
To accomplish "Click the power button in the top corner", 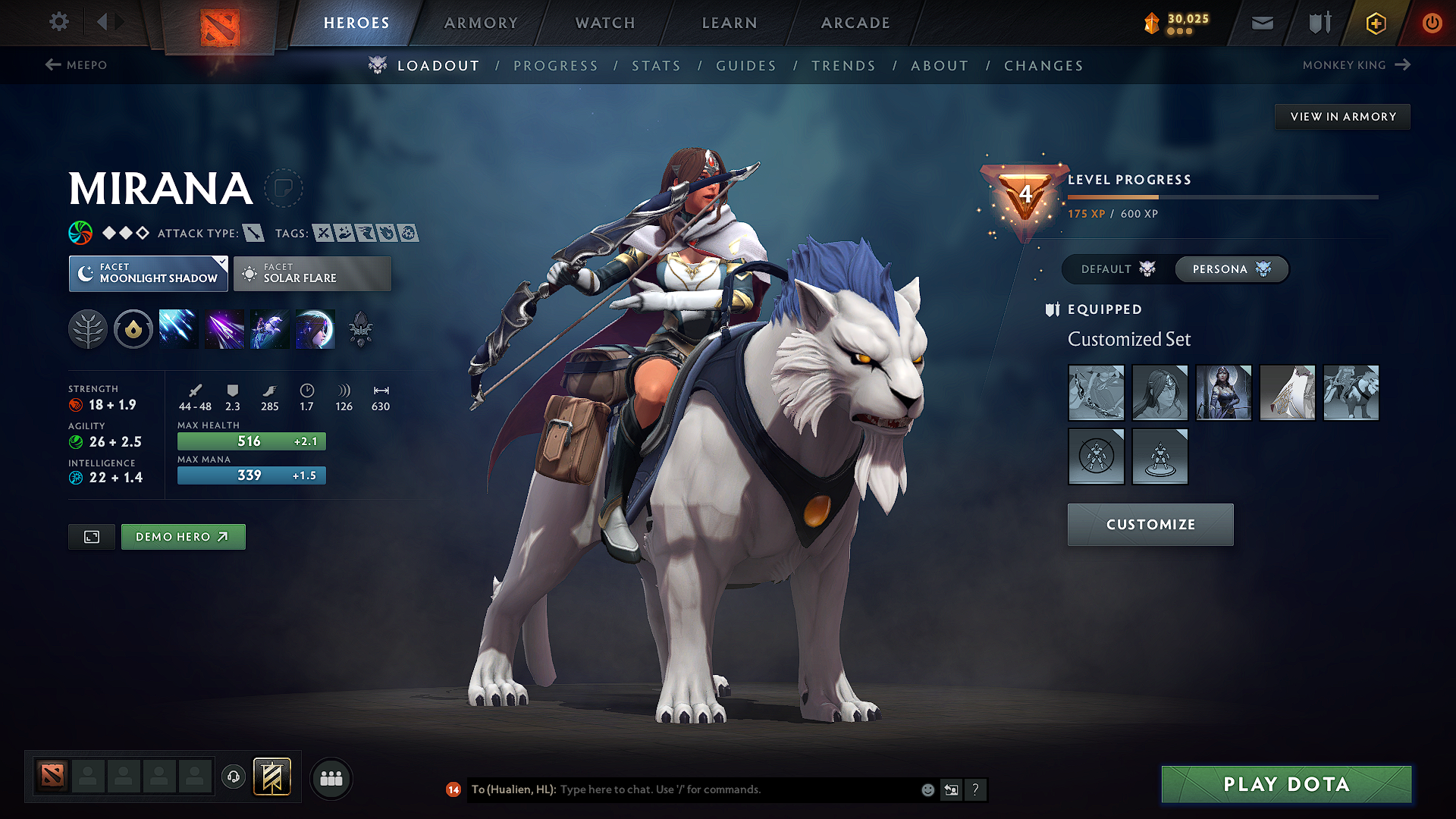I will (x=1432, y=23).
